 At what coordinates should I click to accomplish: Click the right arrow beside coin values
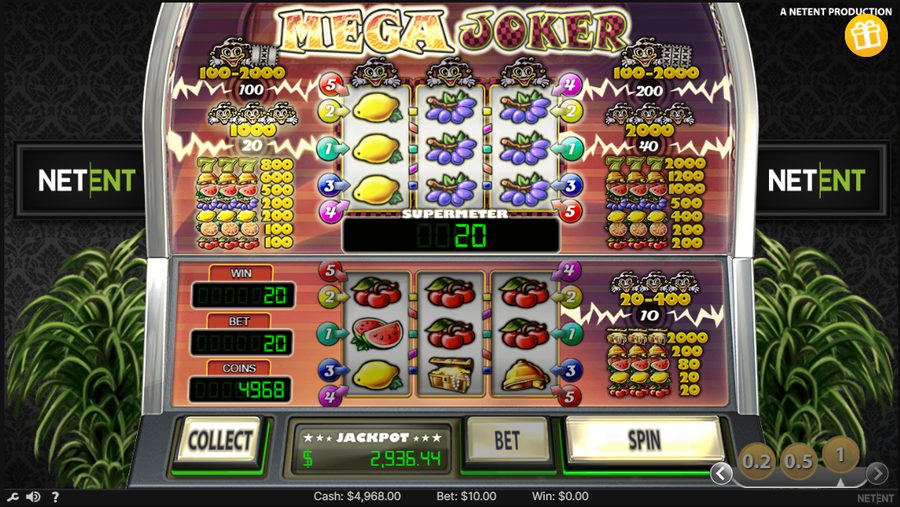click(x=877, y=473)
